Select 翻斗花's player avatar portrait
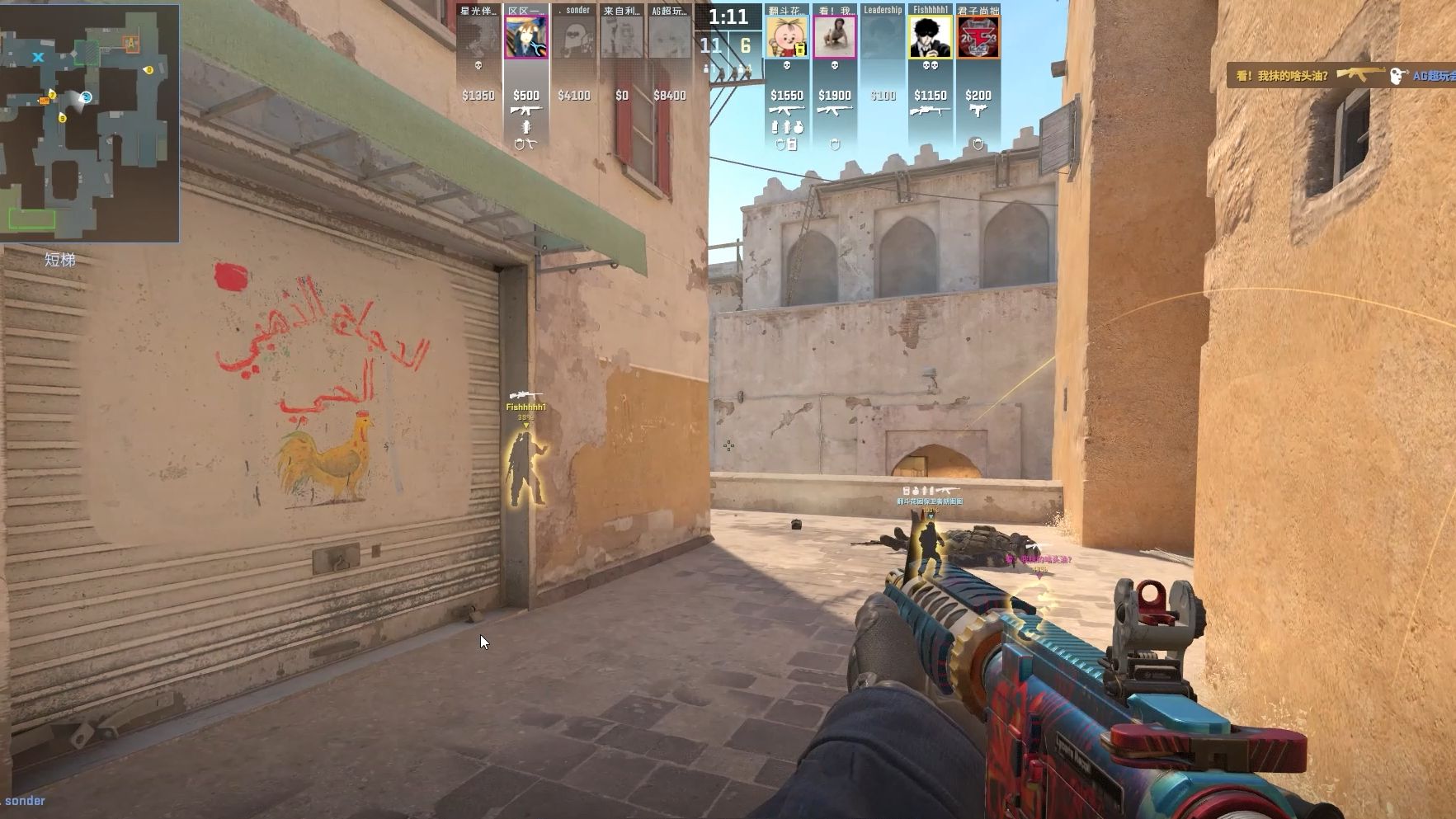 788,35
